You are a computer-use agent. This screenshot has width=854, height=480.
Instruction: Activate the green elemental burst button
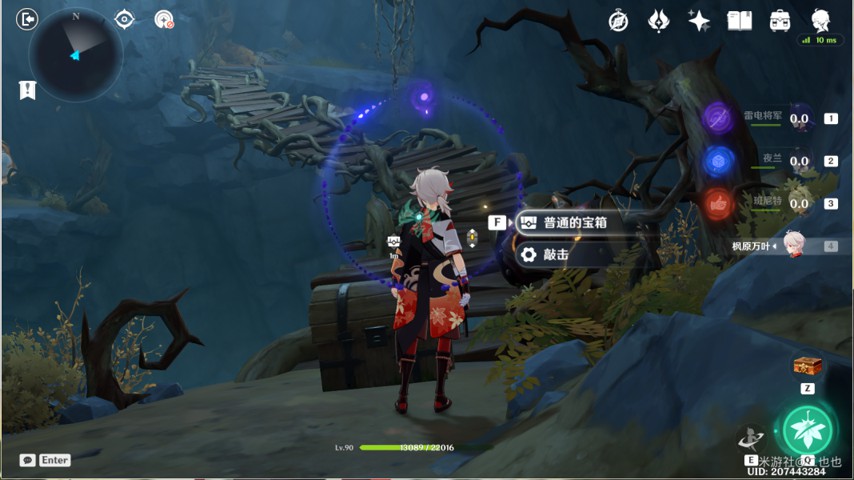pyautogui.click(x=805, y=429)
